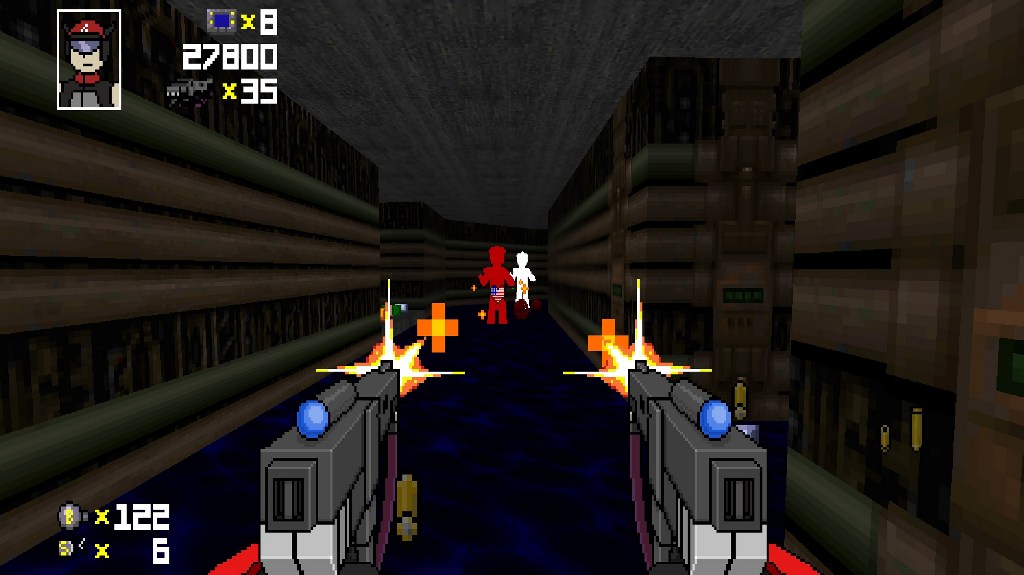The height and width of the screenshot is (575, 1024).
Task: Click the yellow S coin icon
Action: point(67,548)
